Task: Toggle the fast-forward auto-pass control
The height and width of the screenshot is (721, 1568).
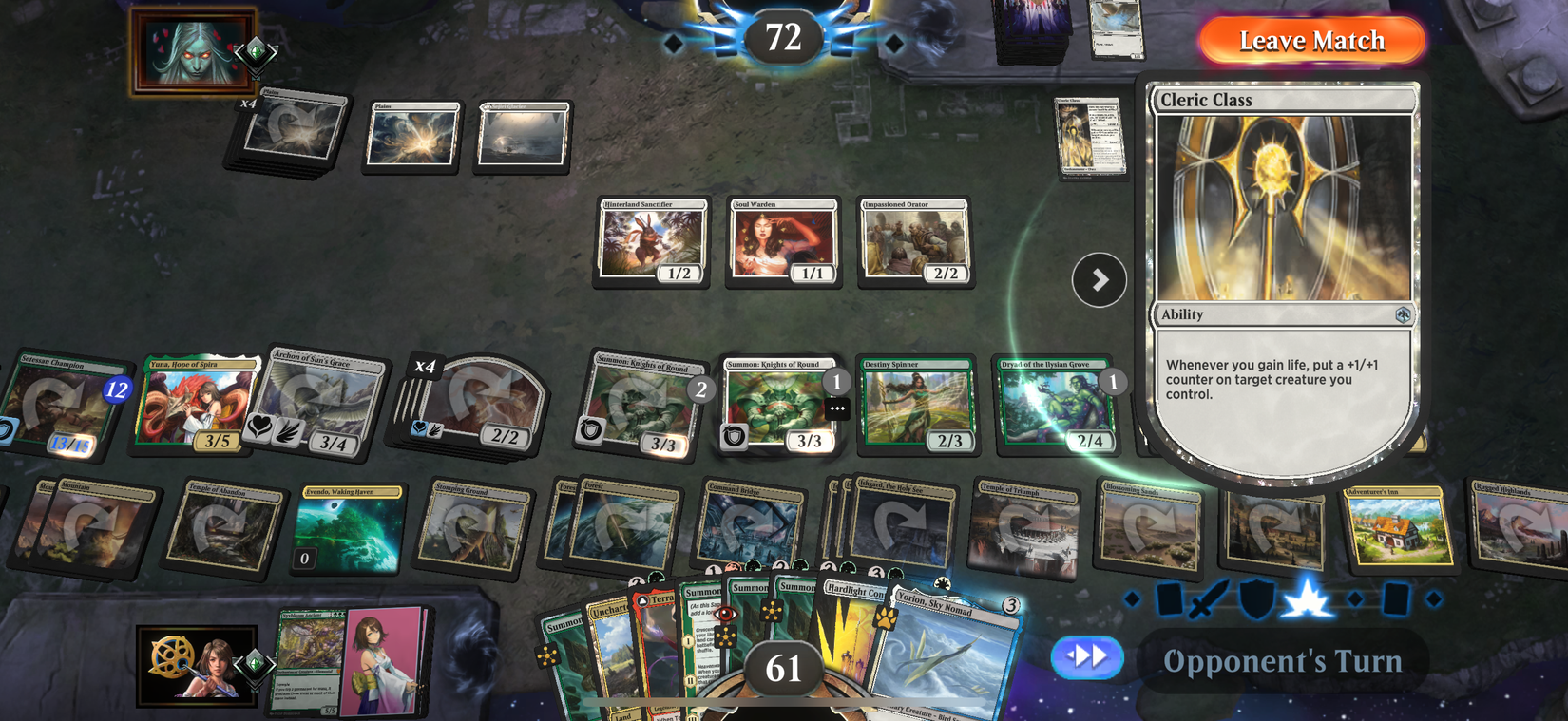Action: coord(1085,657)
